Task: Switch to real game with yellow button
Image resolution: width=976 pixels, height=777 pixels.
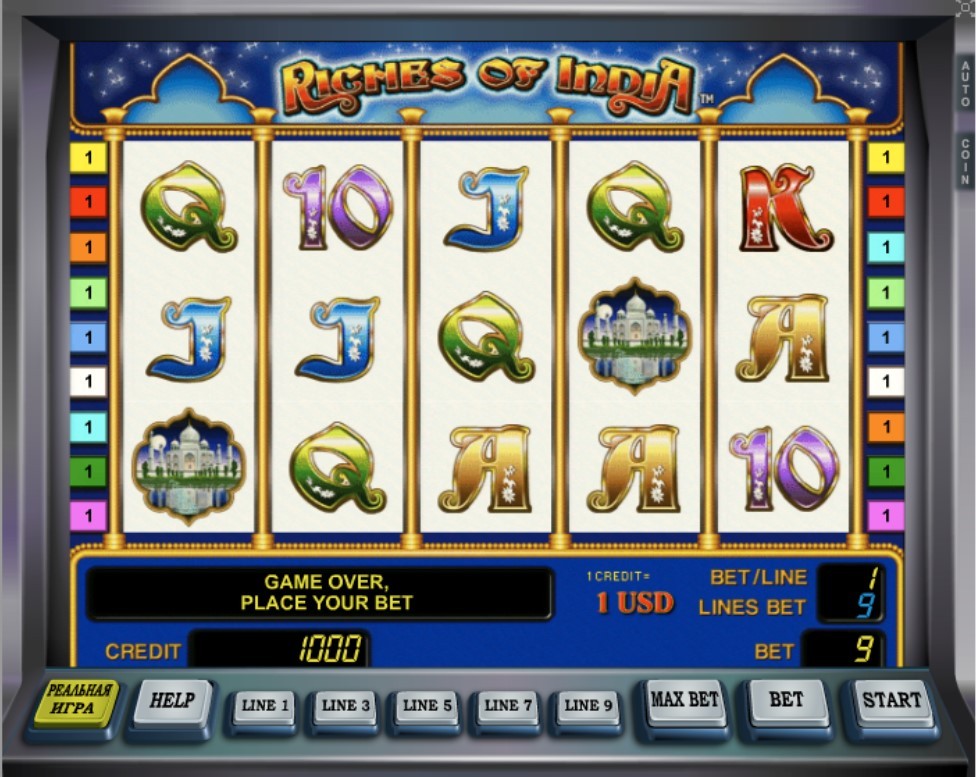Action: (x=75, y=702)
